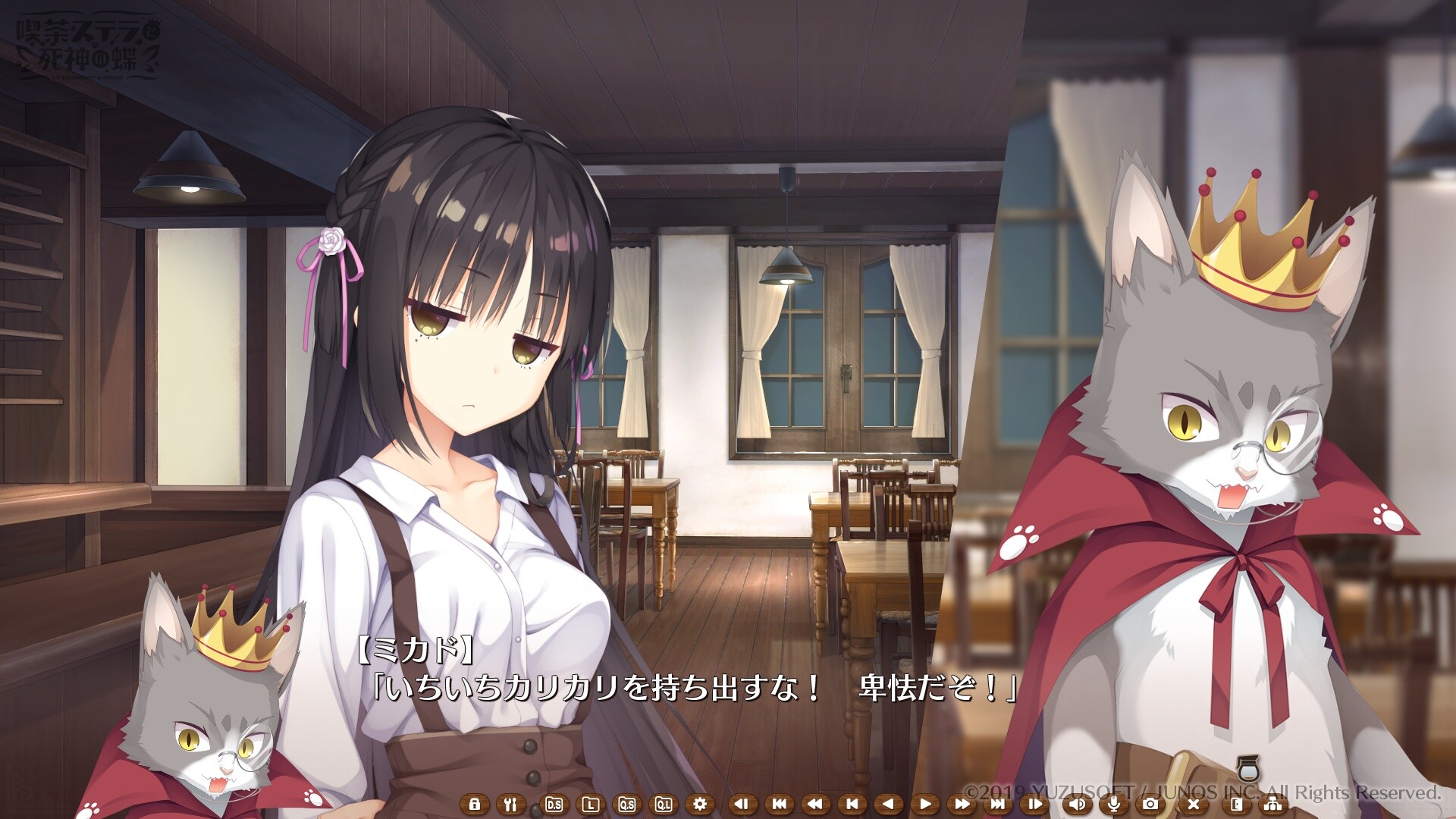Go back one line with the left triangle

pos(889,804)
